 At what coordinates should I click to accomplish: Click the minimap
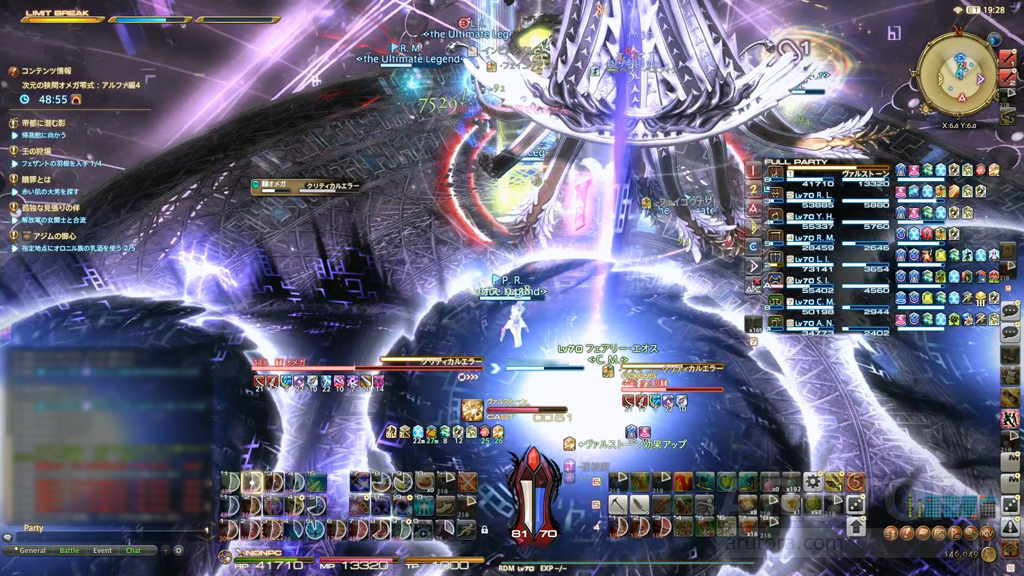(957, 73)
